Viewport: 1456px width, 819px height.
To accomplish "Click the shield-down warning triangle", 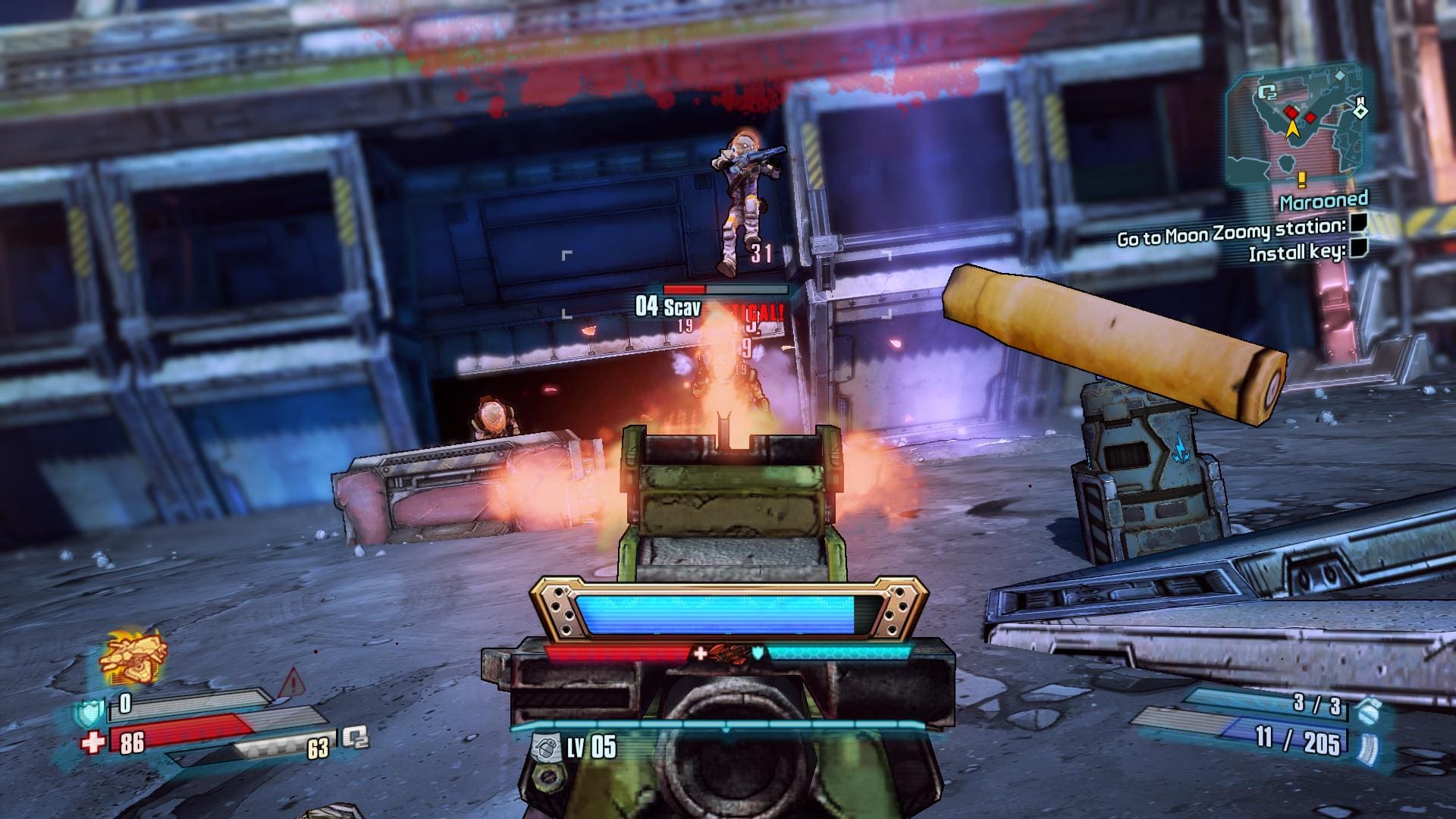I will [x=290, y=685].
